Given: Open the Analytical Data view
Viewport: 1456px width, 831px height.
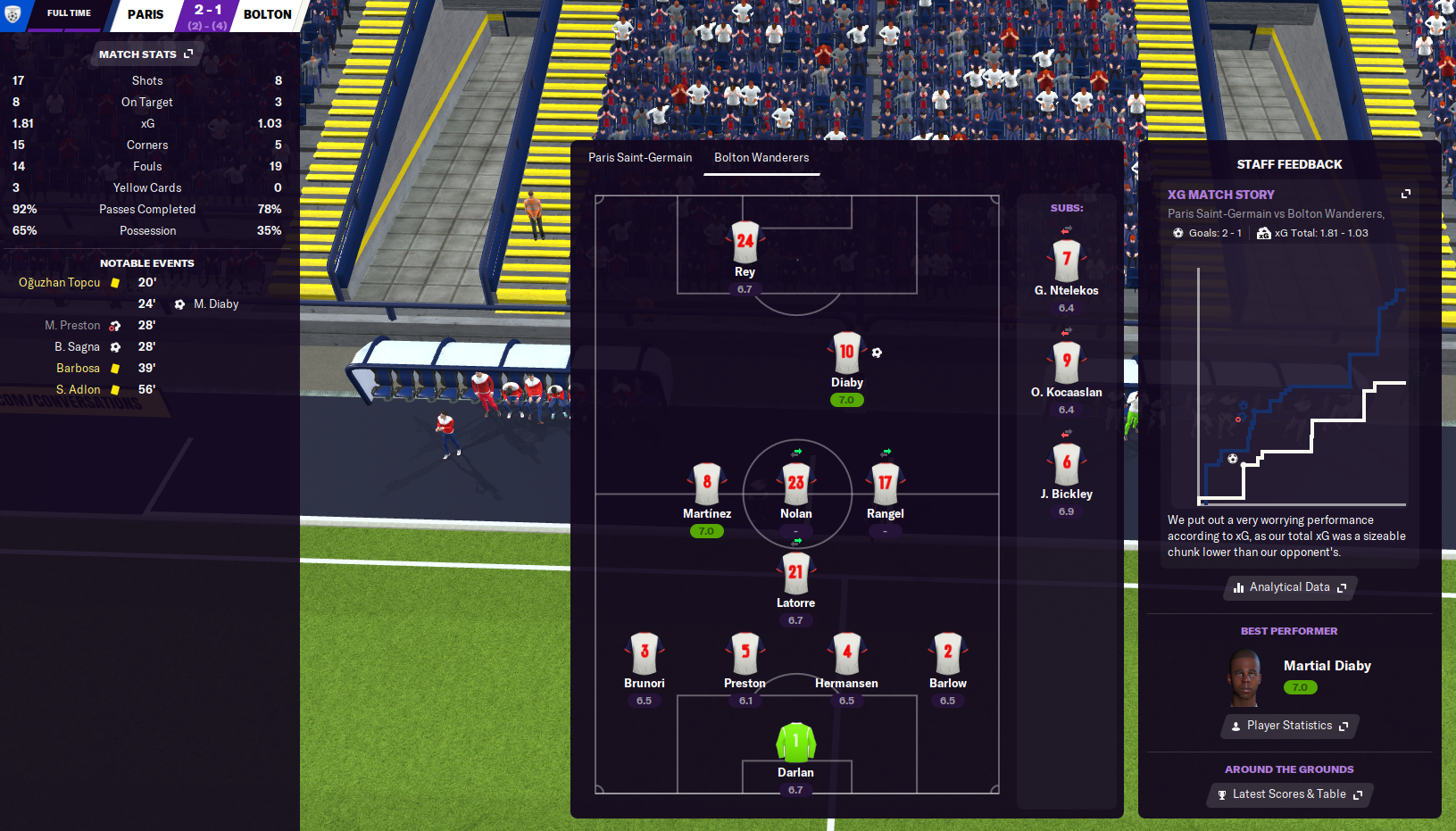Looking at the screenshot, I should (1290, 587).
